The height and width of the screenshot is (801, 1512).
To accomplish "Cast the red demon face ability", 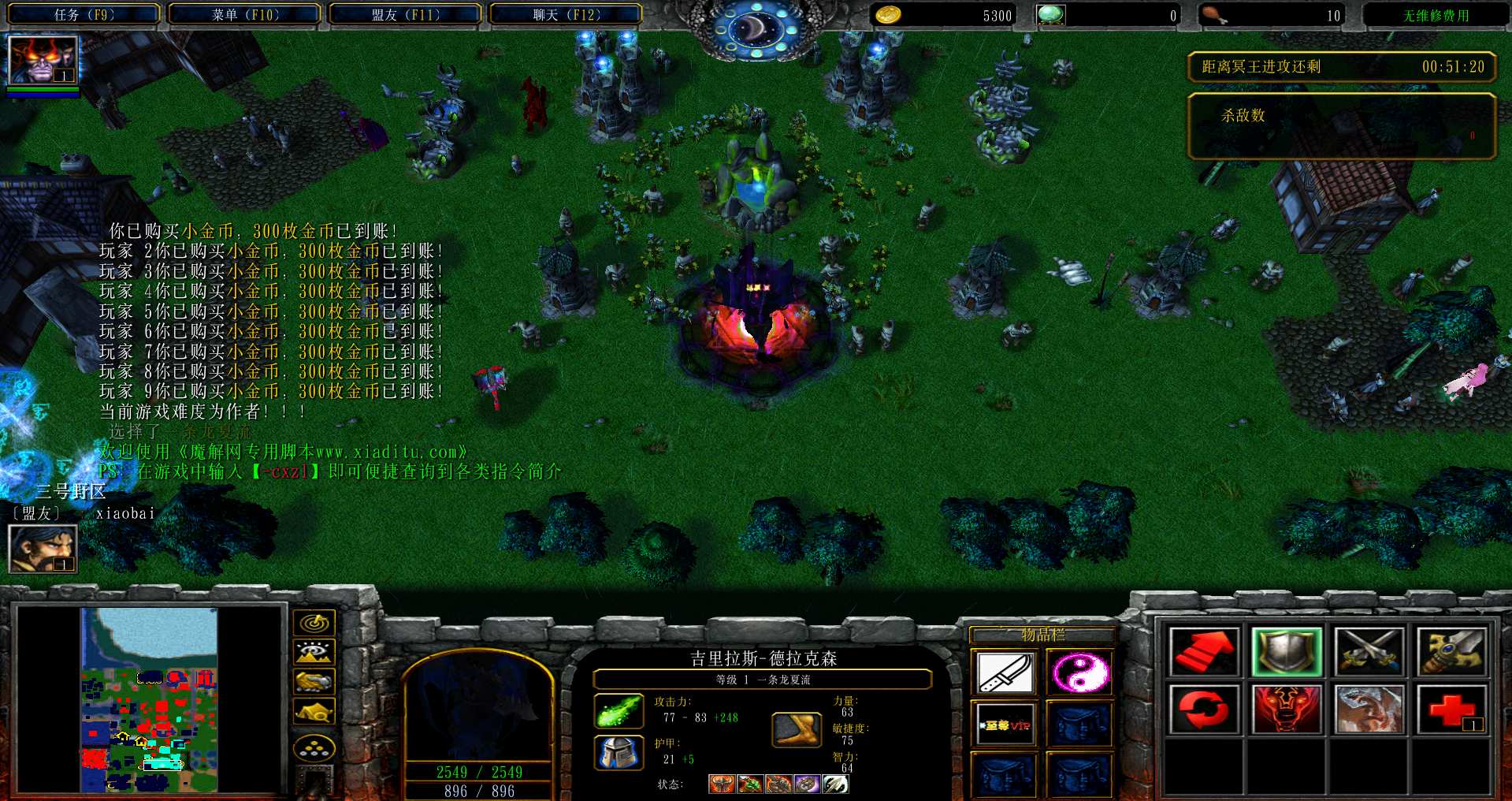I will point(1286,709).
